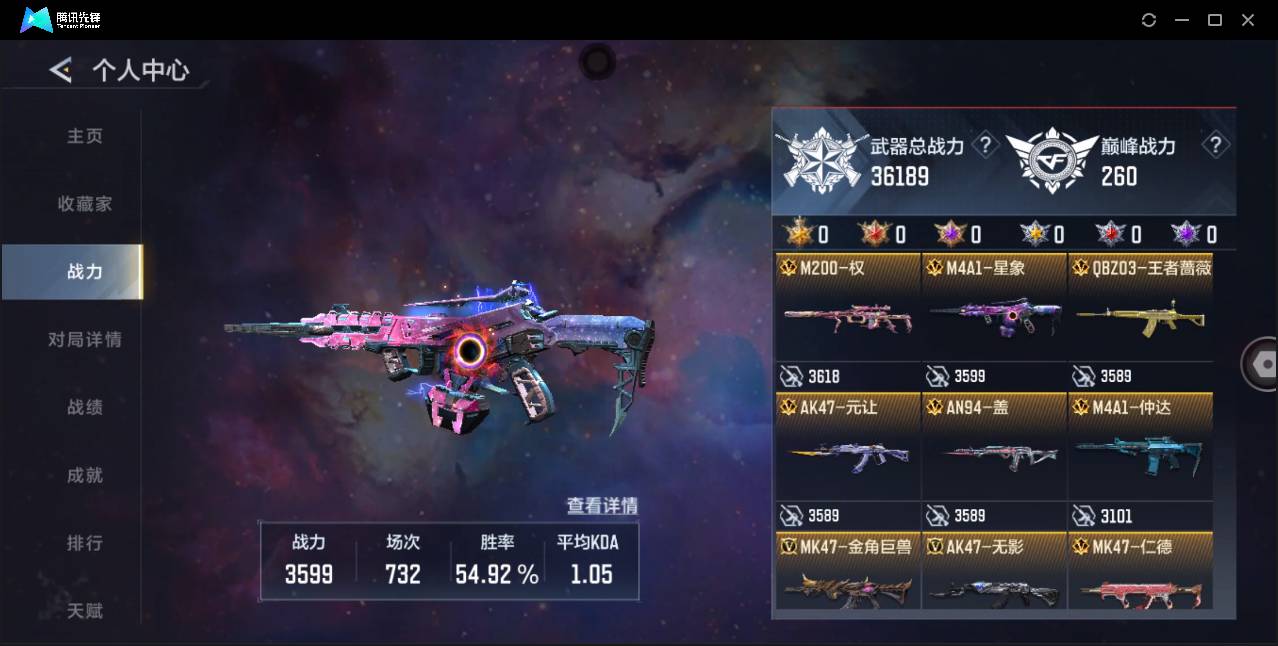The width and height of the screenshot is (1278, 646).
Task: Click the 查看详情 link
Action: [602, 506]
